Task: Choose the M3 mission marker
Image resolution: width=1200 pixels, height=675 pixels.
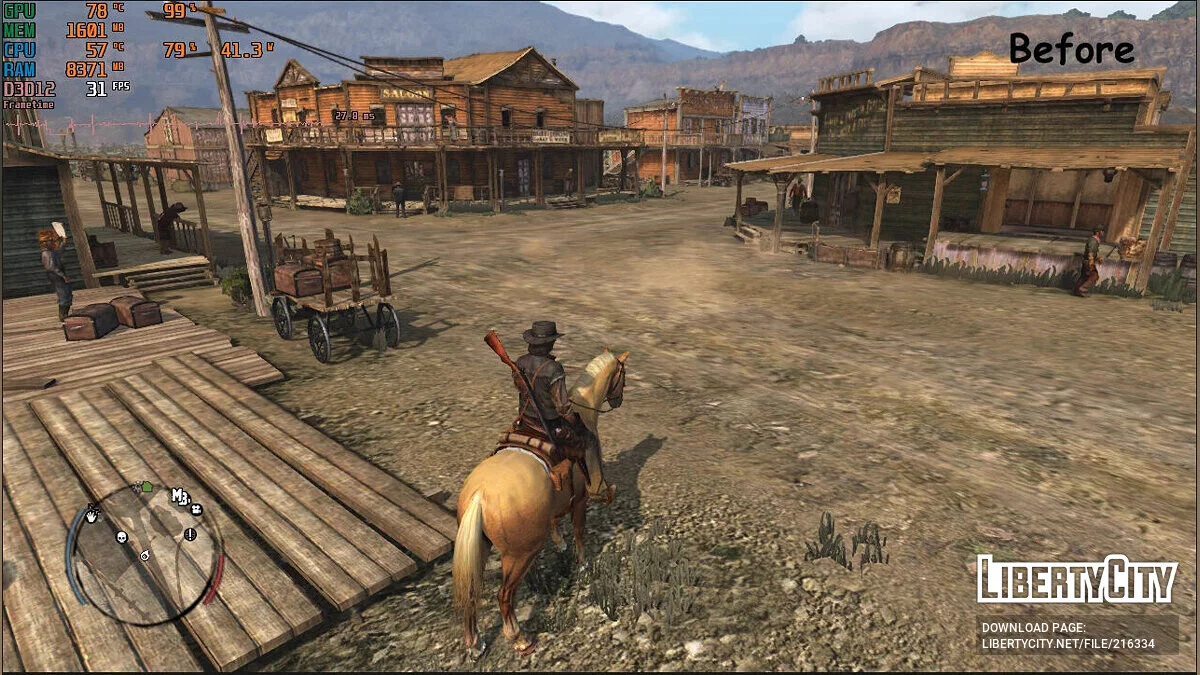Action: click(180, 496)
